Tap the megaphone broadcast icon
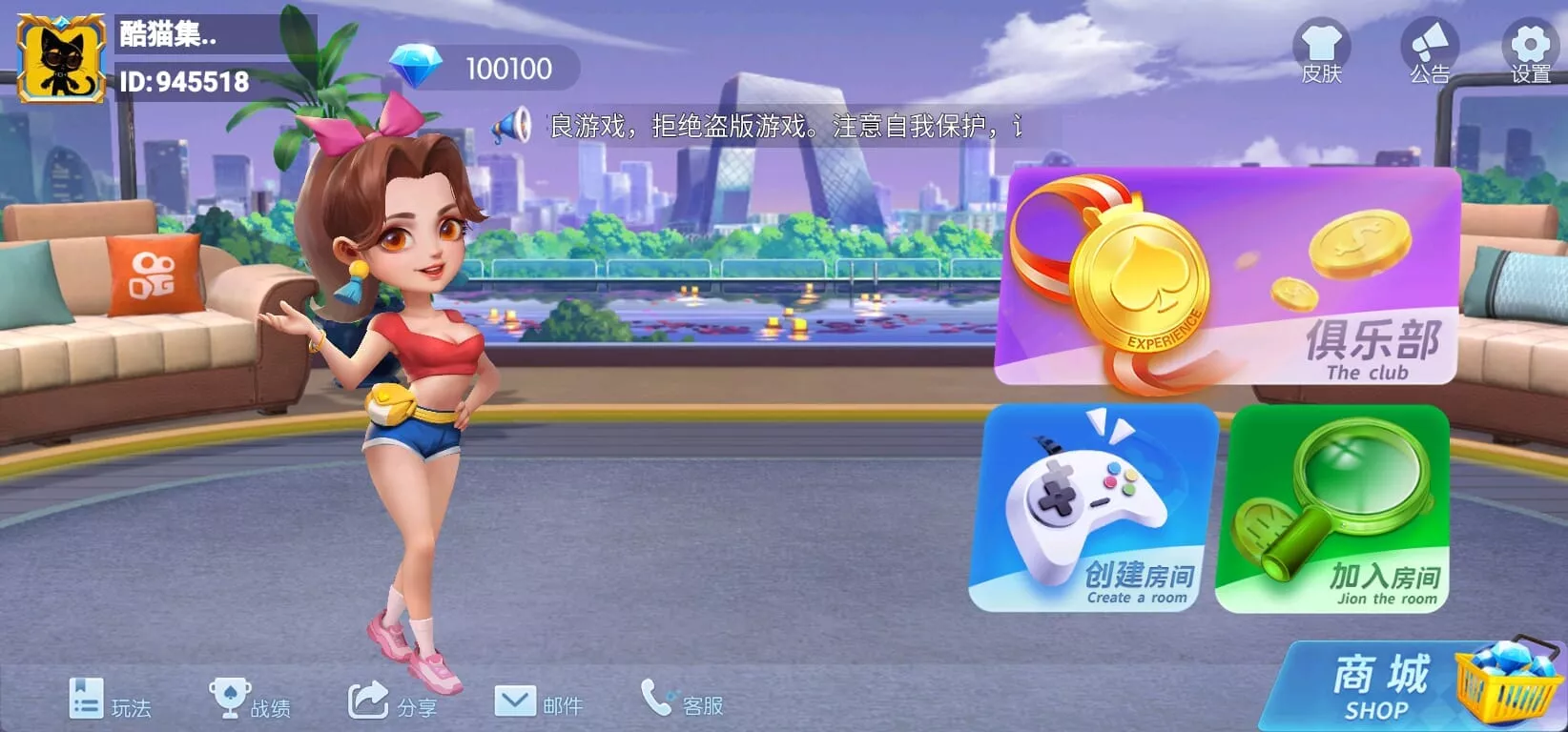The height and width of the screenshot is (732, 1568). pyautogui.click(x=512, y=126)
